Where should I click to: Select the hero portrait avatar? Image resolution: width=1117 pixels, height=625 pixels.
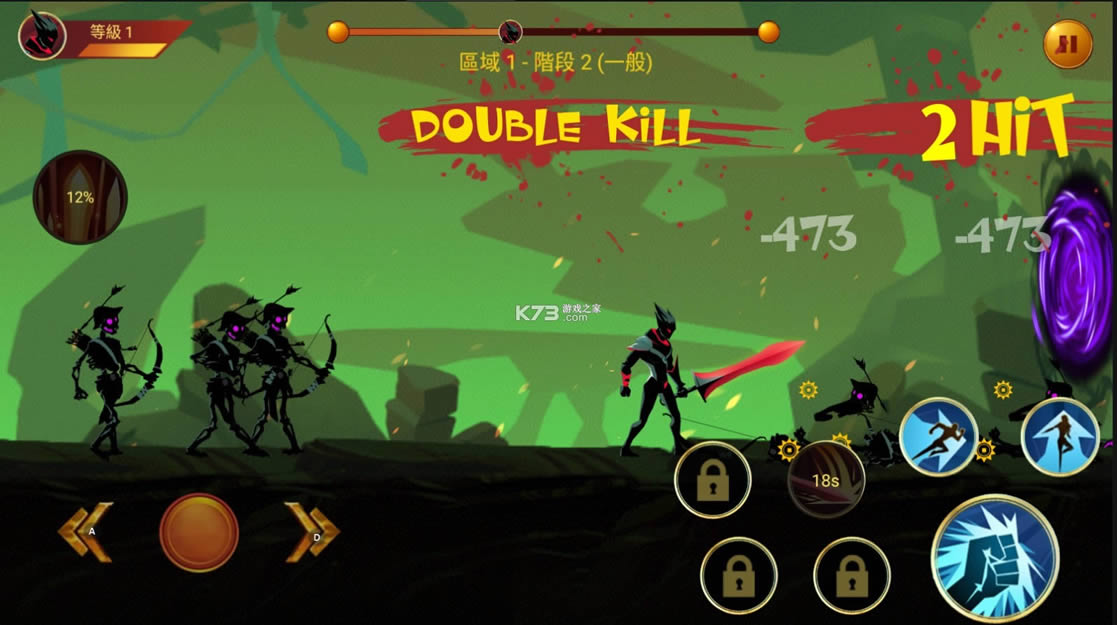[43, 35]
